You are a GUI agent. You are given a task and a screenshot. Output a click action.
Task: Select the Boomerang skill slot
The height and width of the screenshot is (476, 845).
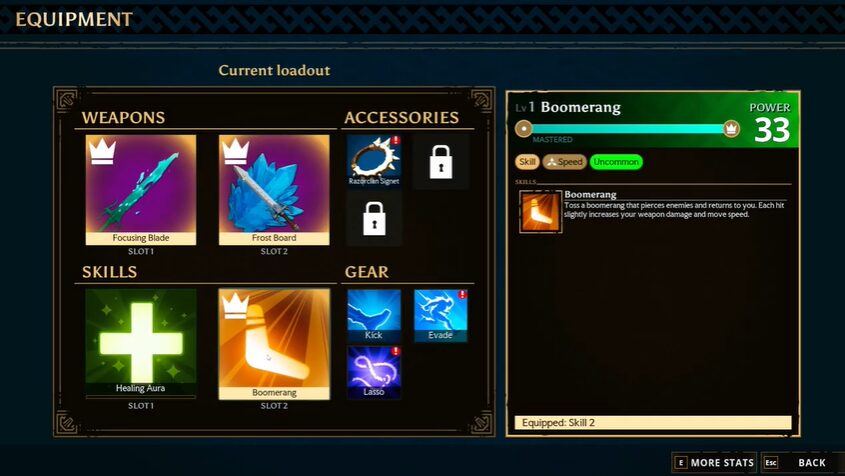(274, 342)
